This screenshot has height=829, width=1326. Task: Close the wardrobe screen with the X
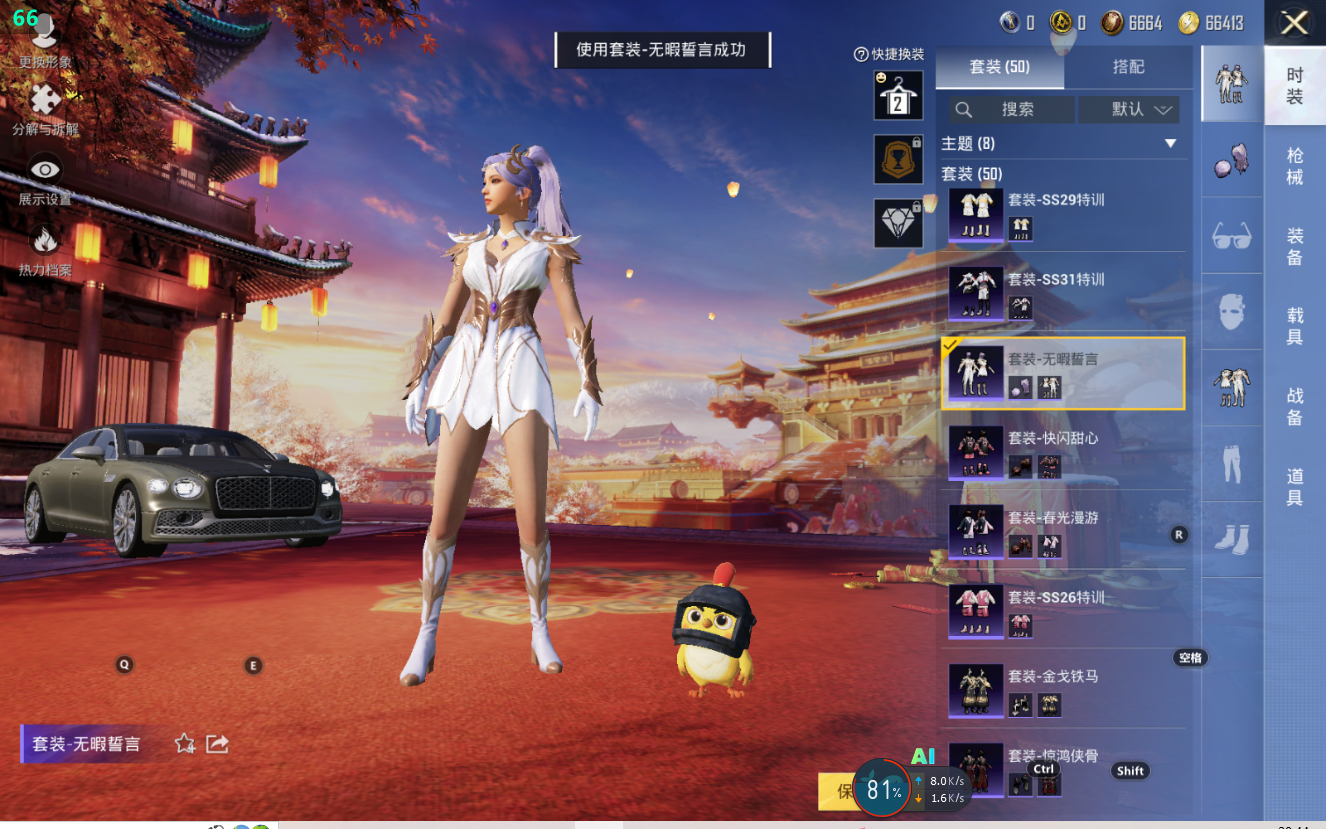(1295, 23)
